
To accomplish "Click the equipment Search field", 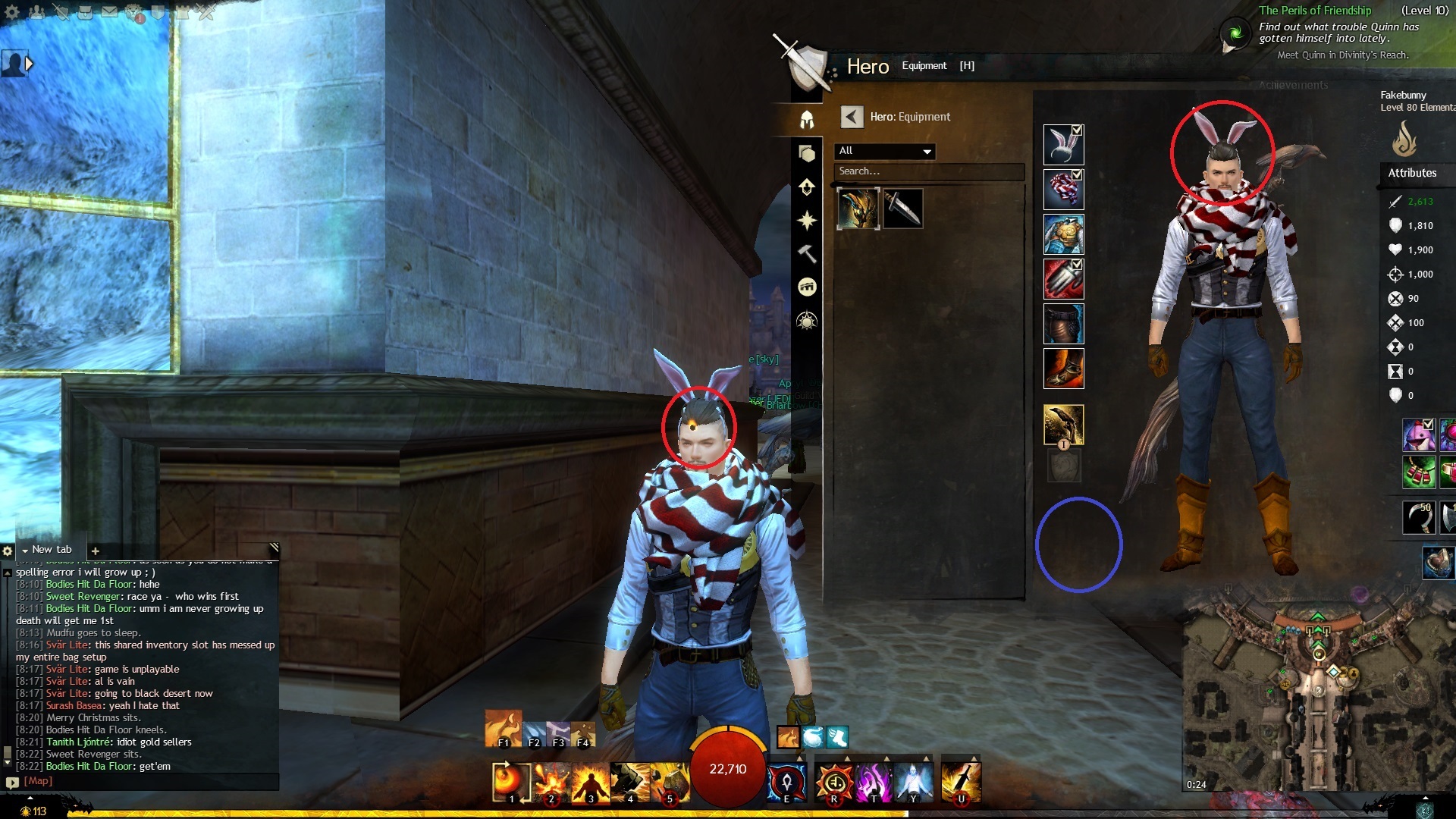I will pyautogui.click(x=929, y=171).
